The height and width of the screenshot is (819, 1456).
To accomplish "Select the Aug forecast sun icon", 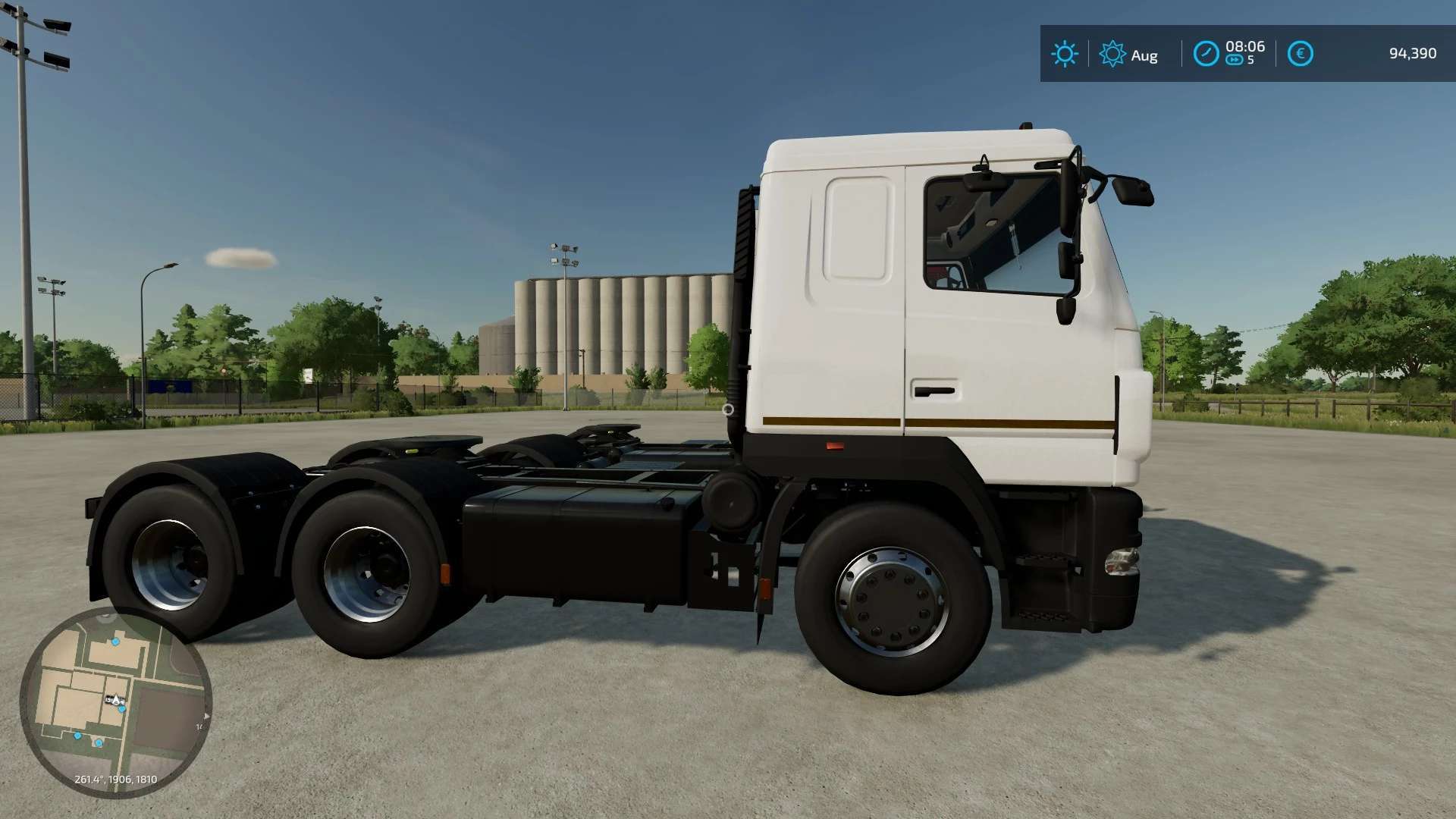I will tap(1112, 52).
